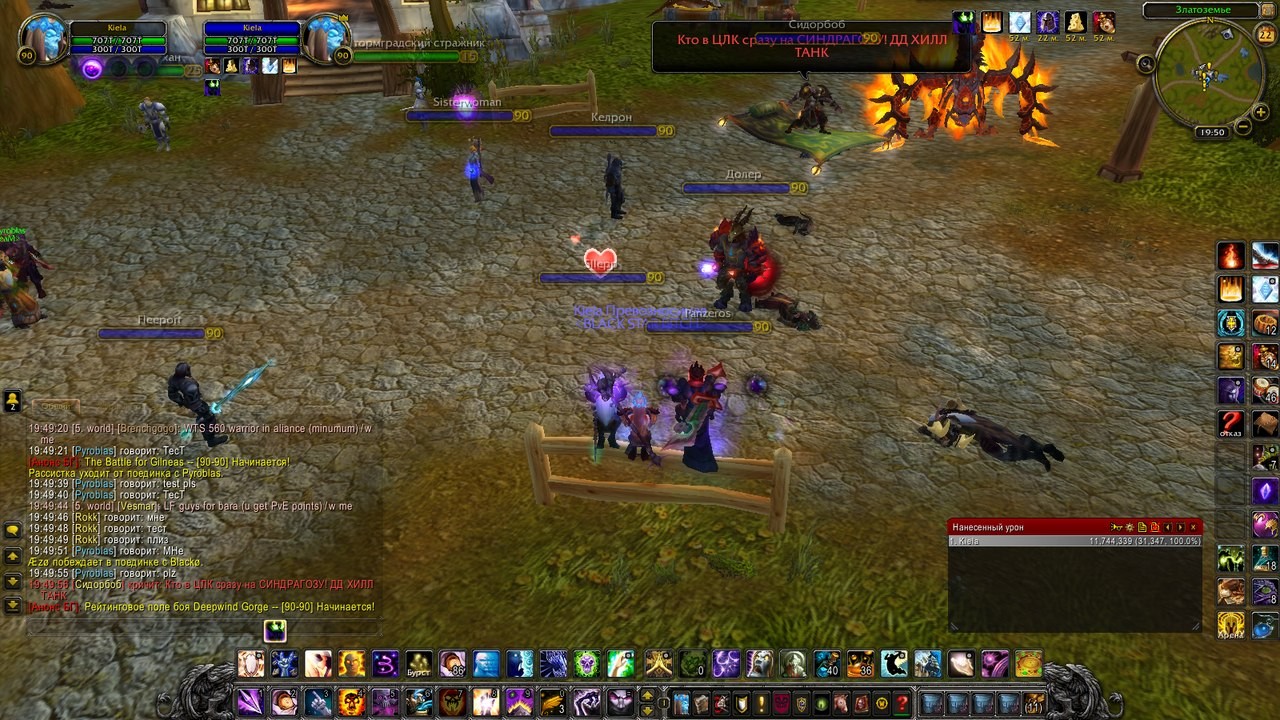Click the fire spell icon atop the side bar
Image resolution: width=1280 pixels, height=720 pixels.
coord(1231,256)
